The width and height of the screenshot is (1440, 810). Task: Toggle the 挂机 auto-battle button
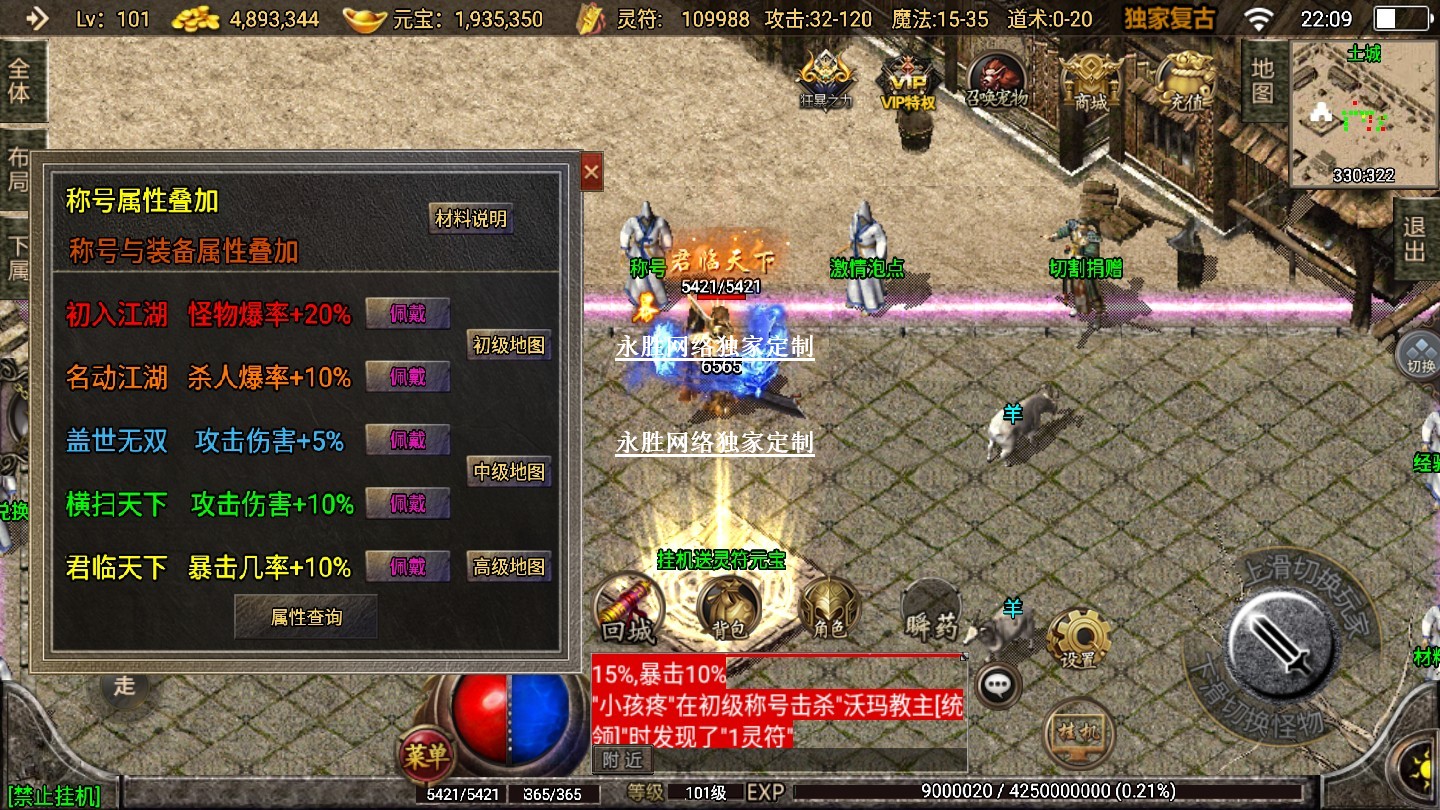point(1079,734)
